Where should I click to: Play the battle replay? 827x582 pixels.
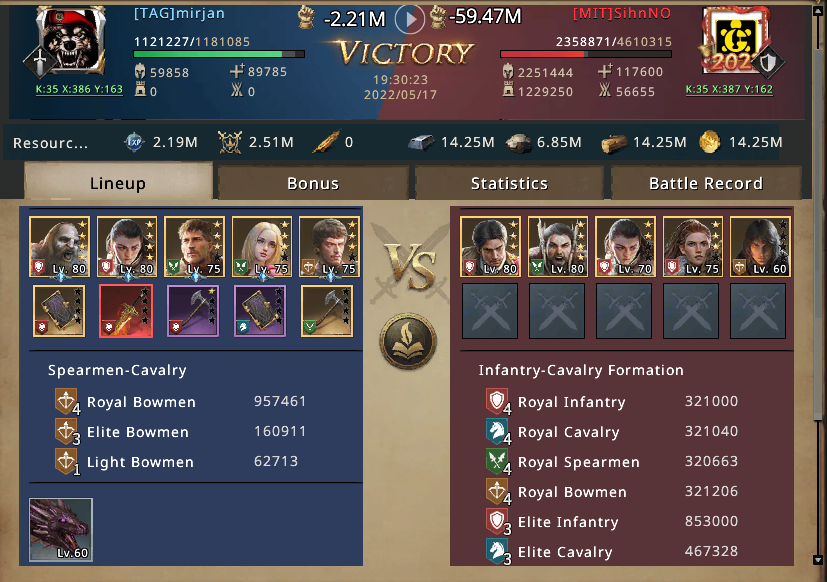point(410,18)
